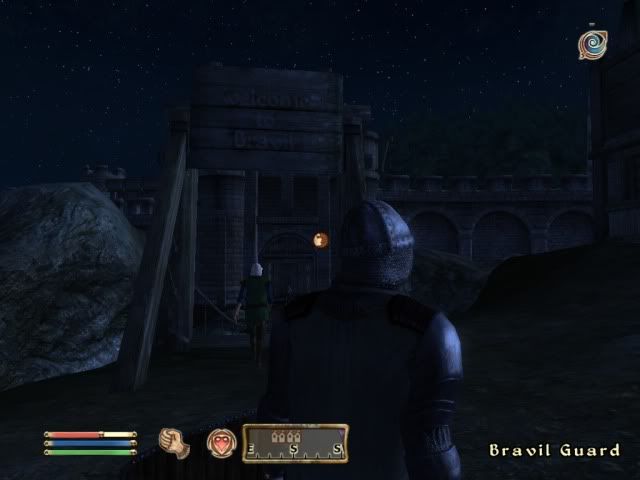640x480 pixels.
Task: Click the fist weapon icon
Action: click(175, 442)
